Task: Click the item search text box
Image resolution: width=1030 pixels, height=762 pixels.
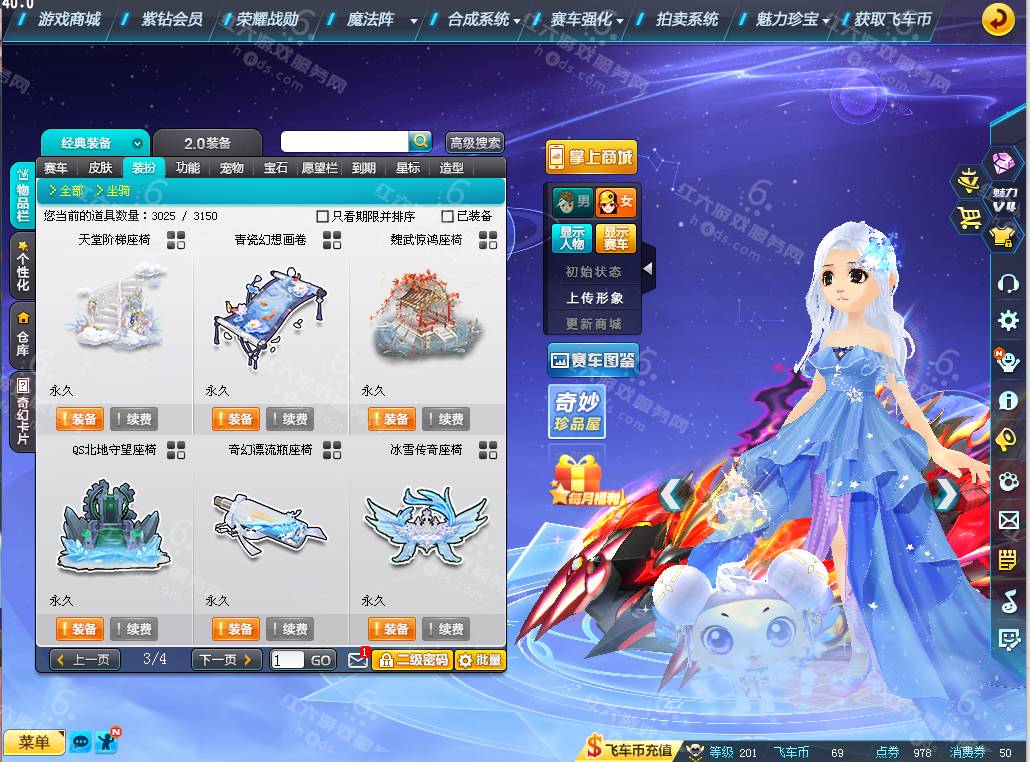Action: [345, 142]
